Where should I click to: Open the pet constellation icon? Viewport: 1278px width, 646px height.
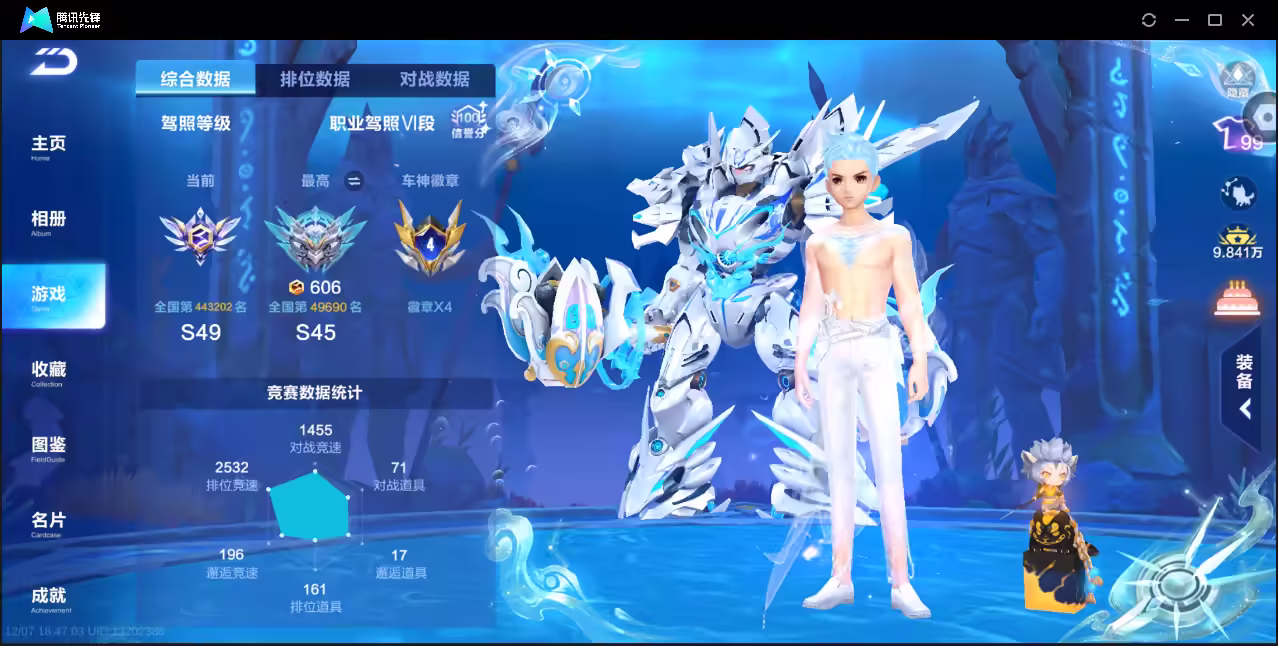(x=1237, y=192)
